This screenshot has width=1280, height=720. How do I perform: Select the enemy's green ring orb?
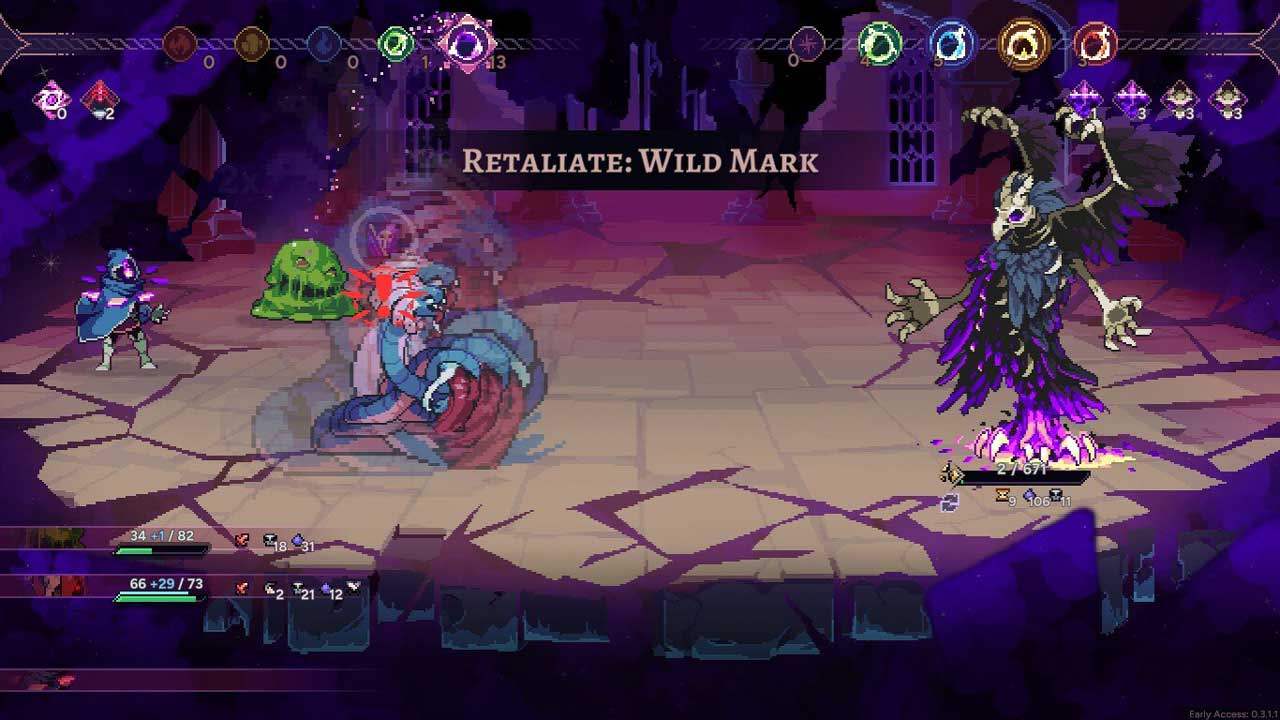coord(880,44)
